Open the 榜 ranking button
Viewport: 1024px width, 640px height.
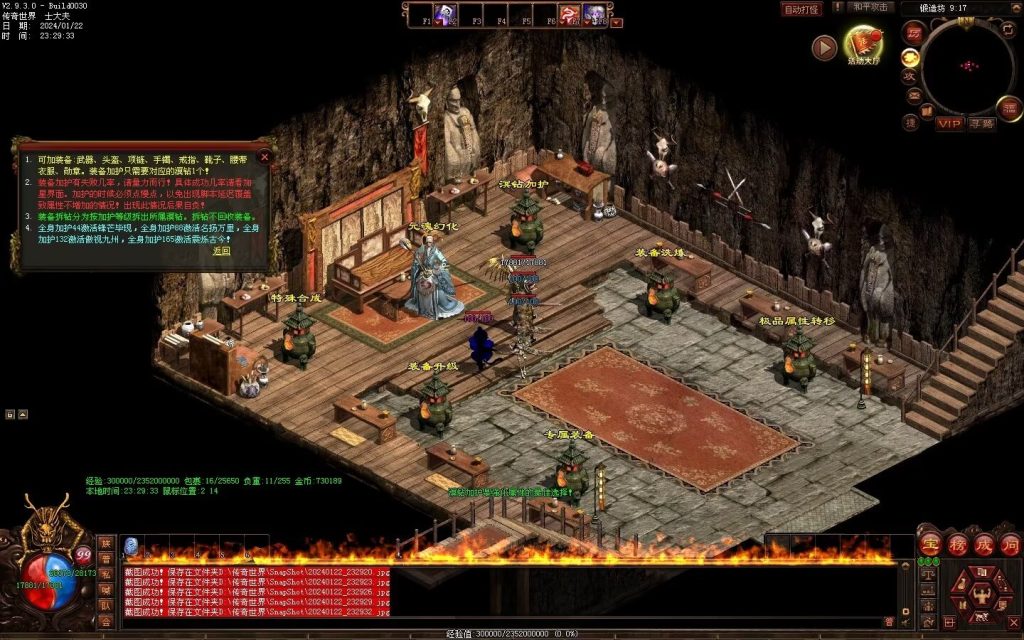[957, 545]
